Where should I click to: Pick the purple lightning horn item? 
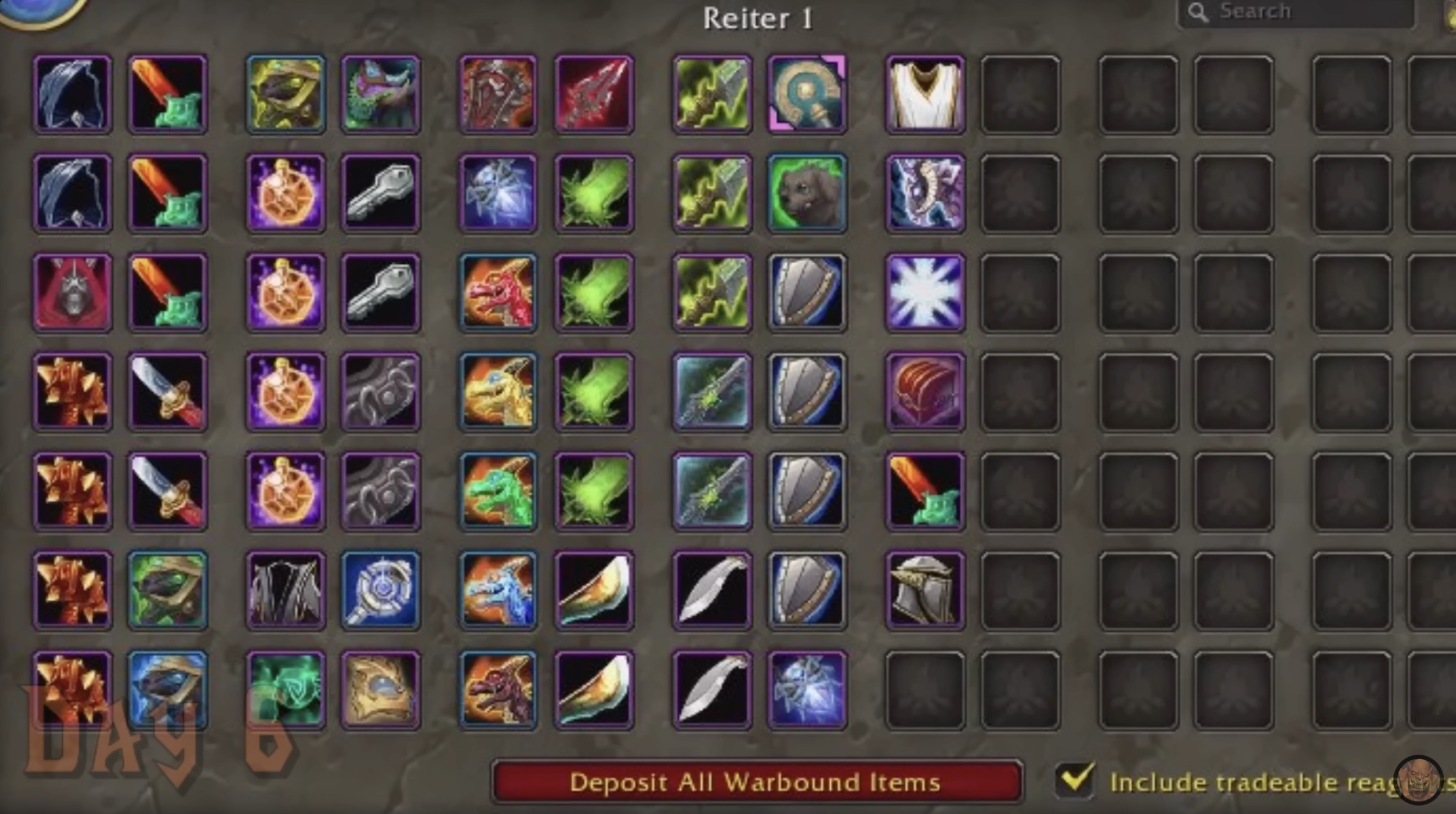(x=925, y=193)
